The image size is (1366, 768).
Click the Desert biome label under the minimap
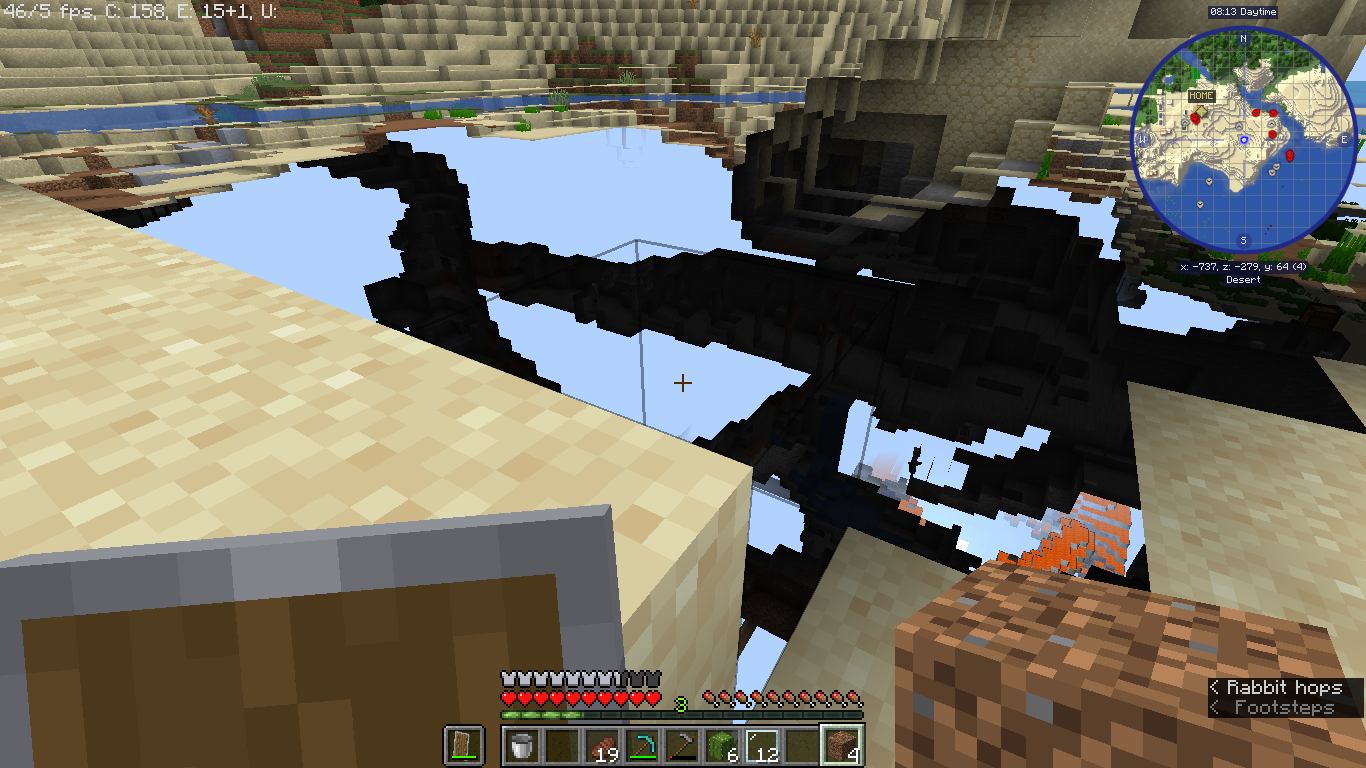[1242, 280]
